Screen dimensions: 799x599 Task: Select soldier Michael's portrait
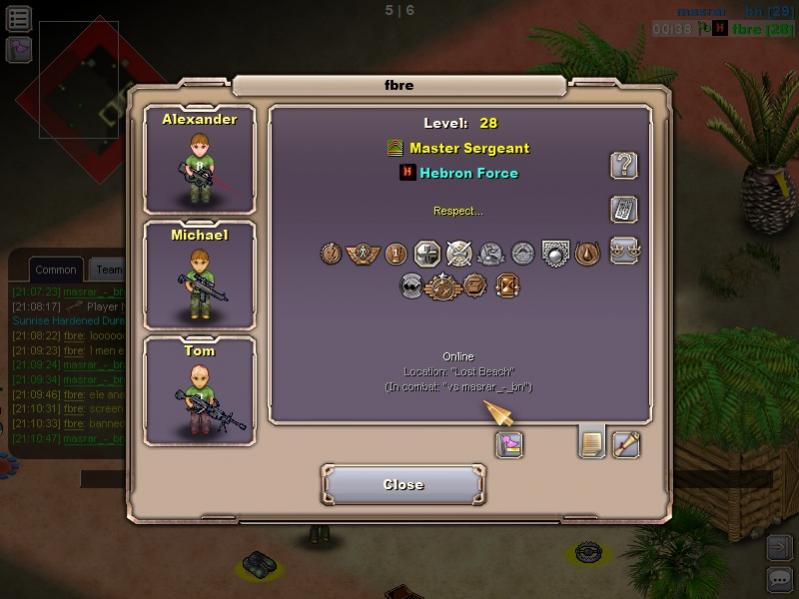(200, 276)
